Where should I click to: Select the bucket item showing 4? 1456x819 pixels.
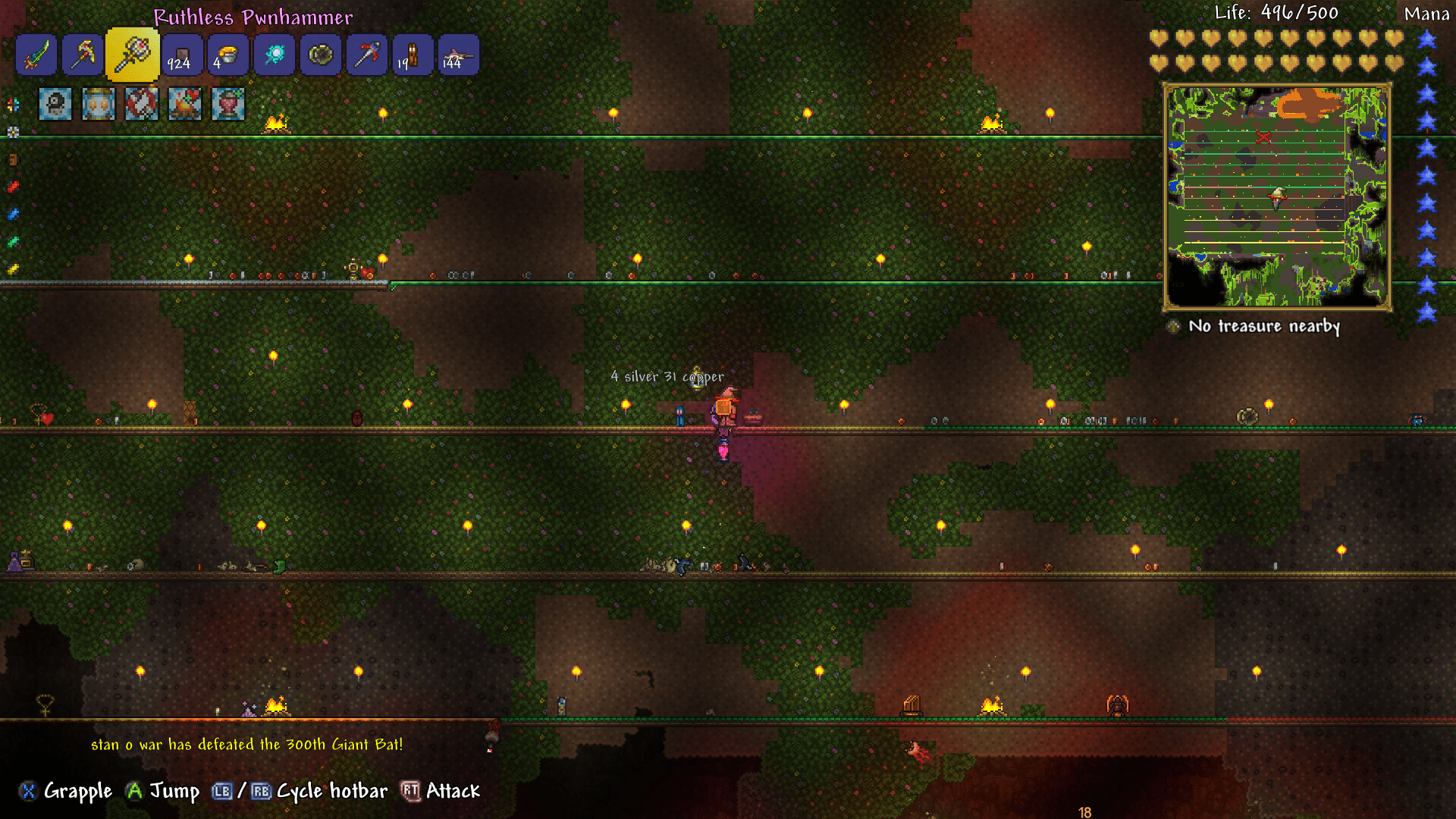tap(227, 55)
